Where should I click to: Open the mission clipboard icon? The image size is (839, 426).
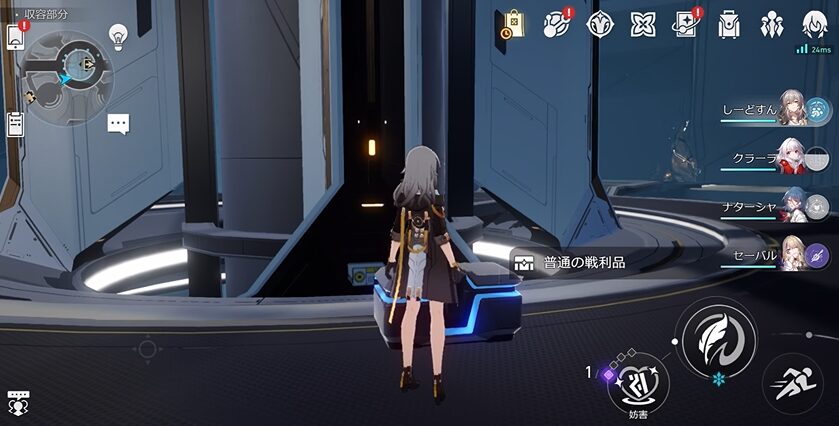click(15, 124)
